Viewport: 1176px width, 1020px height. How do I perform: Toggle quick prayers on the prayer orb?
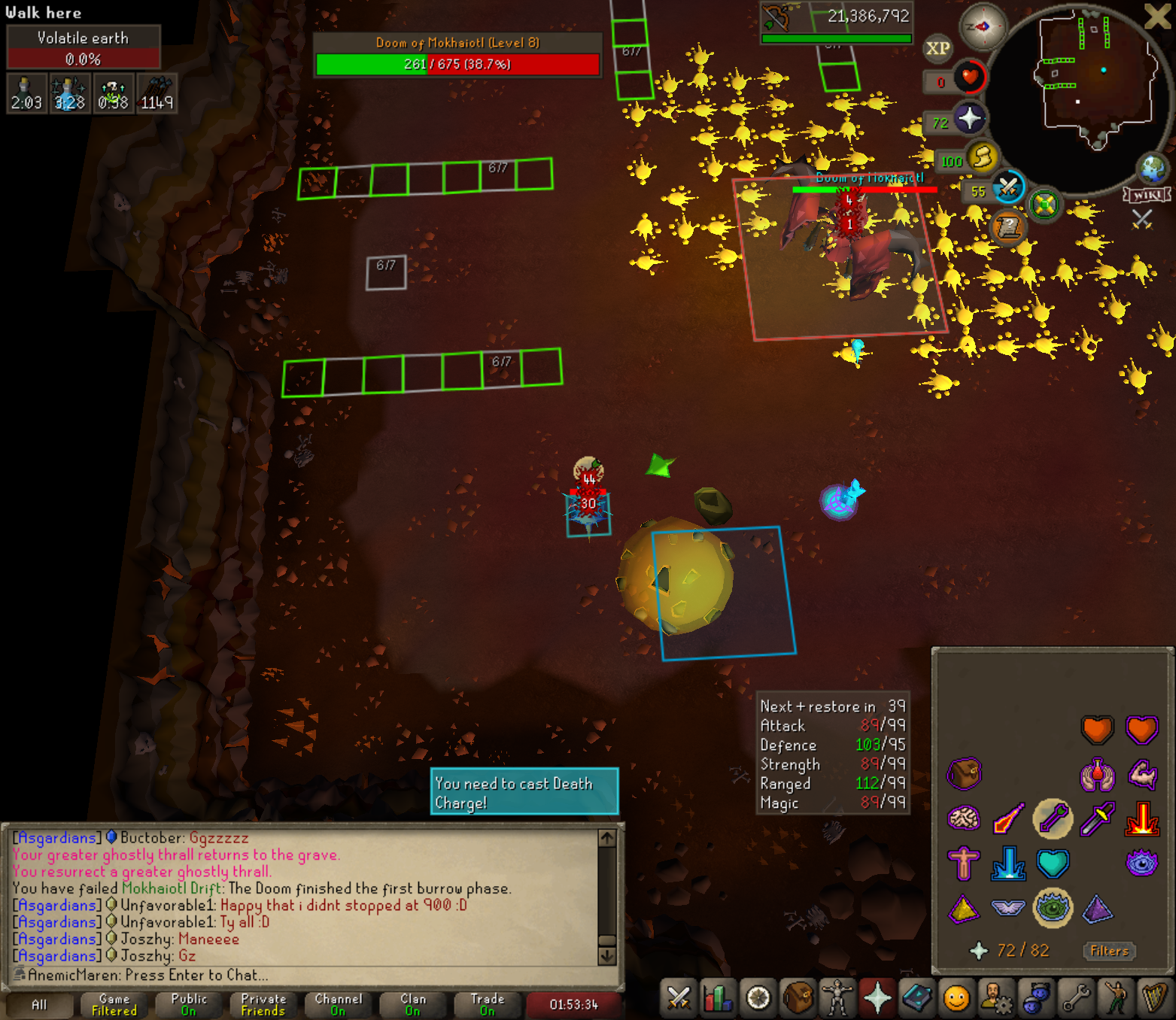[969, 119]
